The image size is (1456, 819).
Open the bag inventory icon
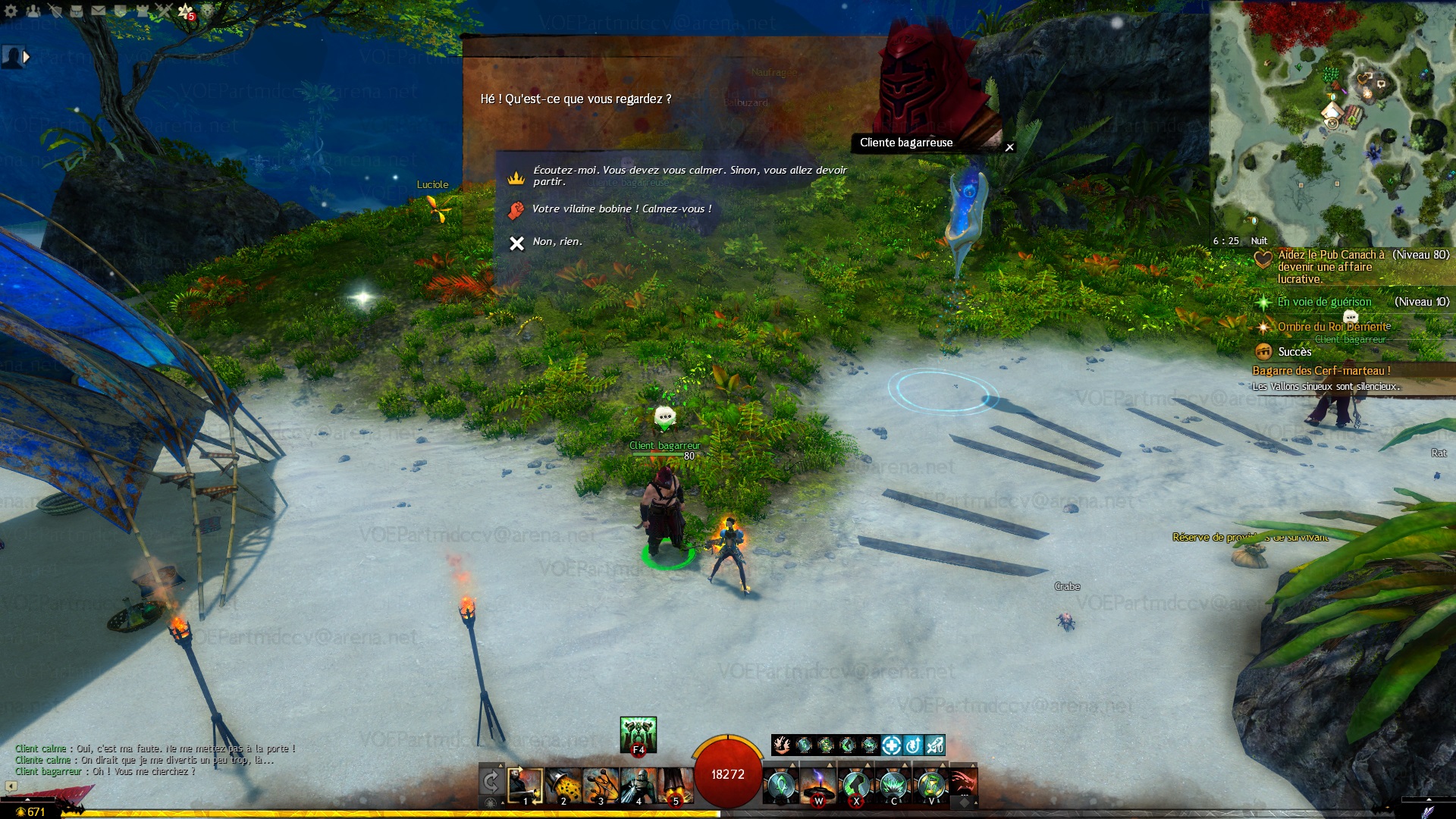click(76, 11)
